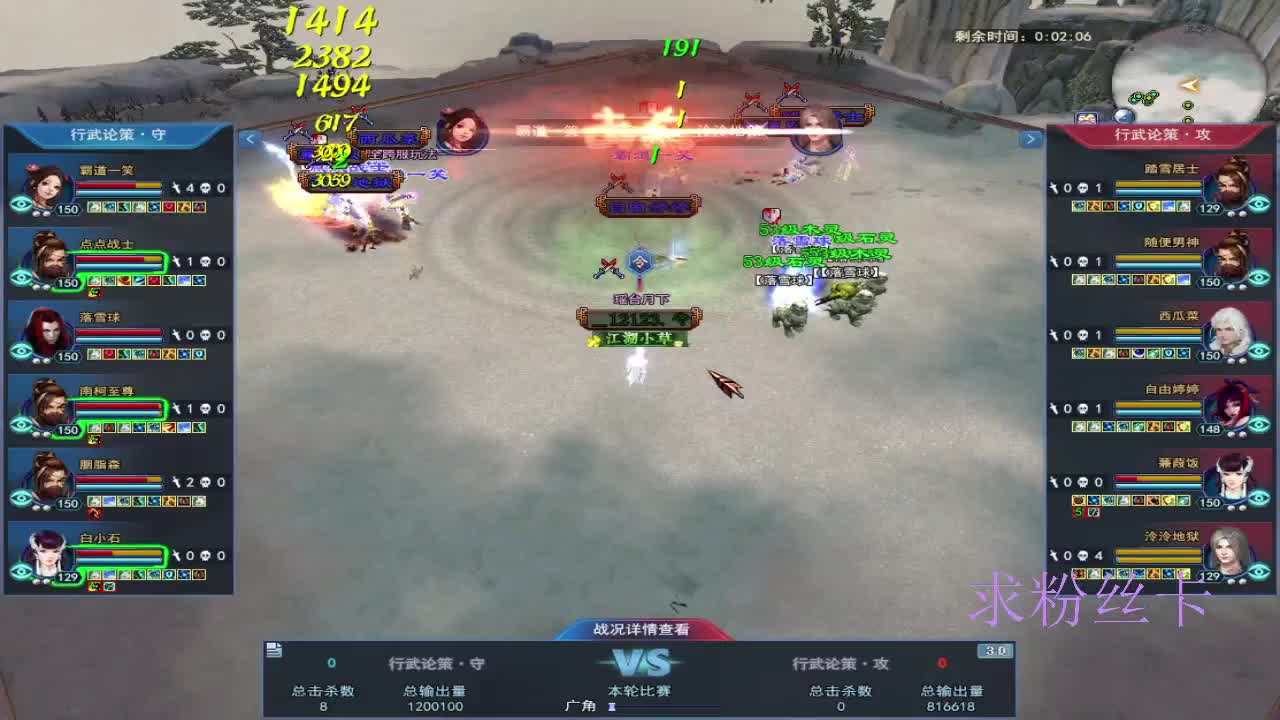Click the right arrow beside the top nameplates
1280x720 pixels.
click(x=1031, y=139)
